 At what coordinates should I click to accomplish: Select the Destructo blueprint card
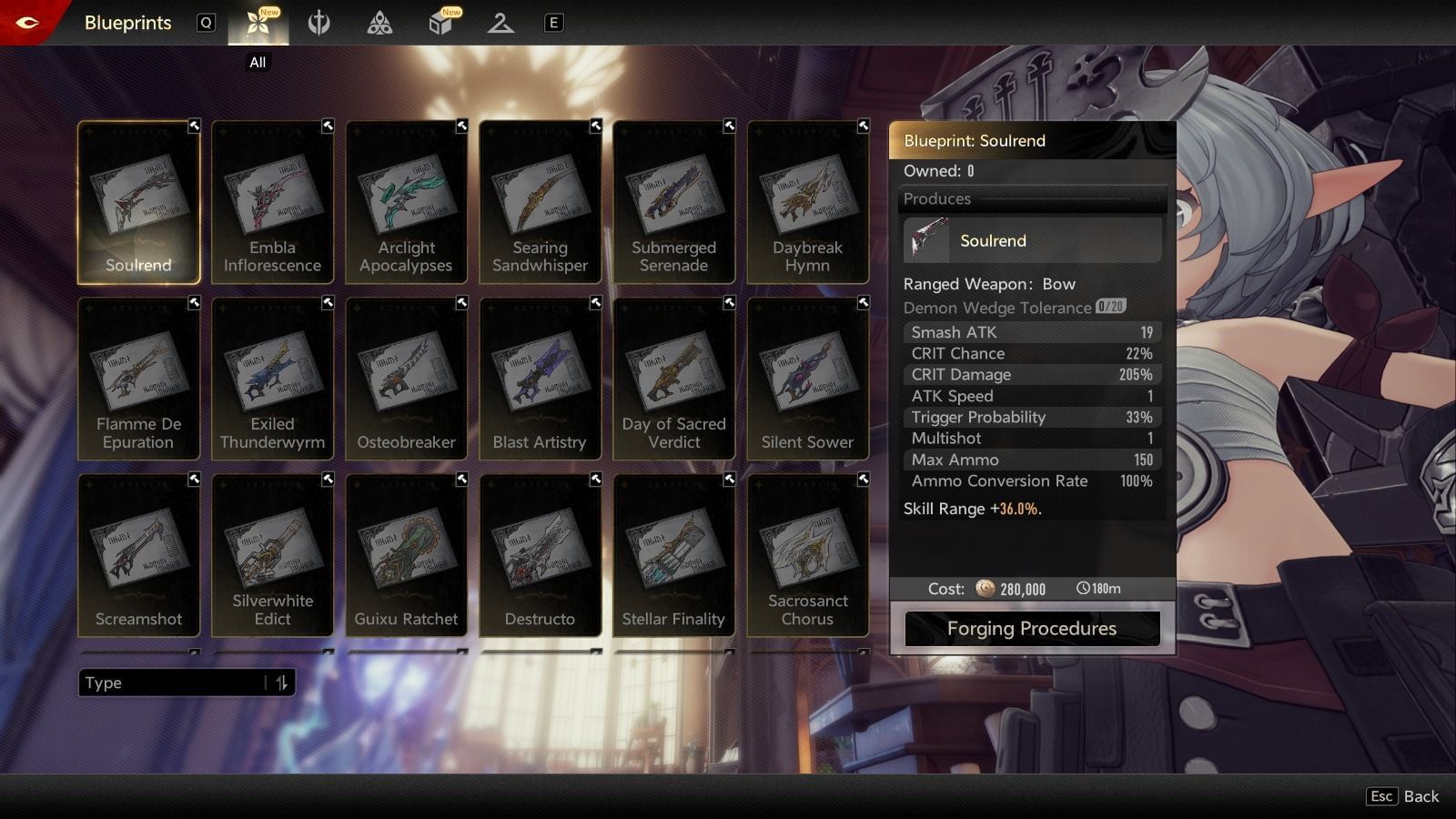tap(540, 555)
